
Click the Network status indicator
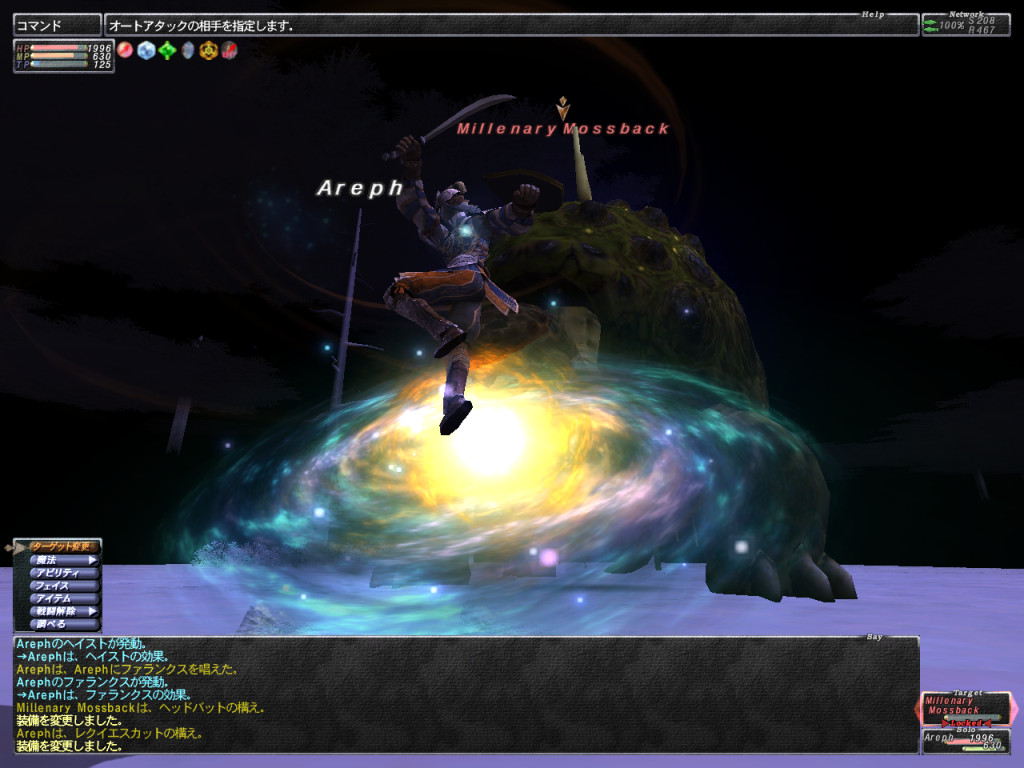coord(966,24)
